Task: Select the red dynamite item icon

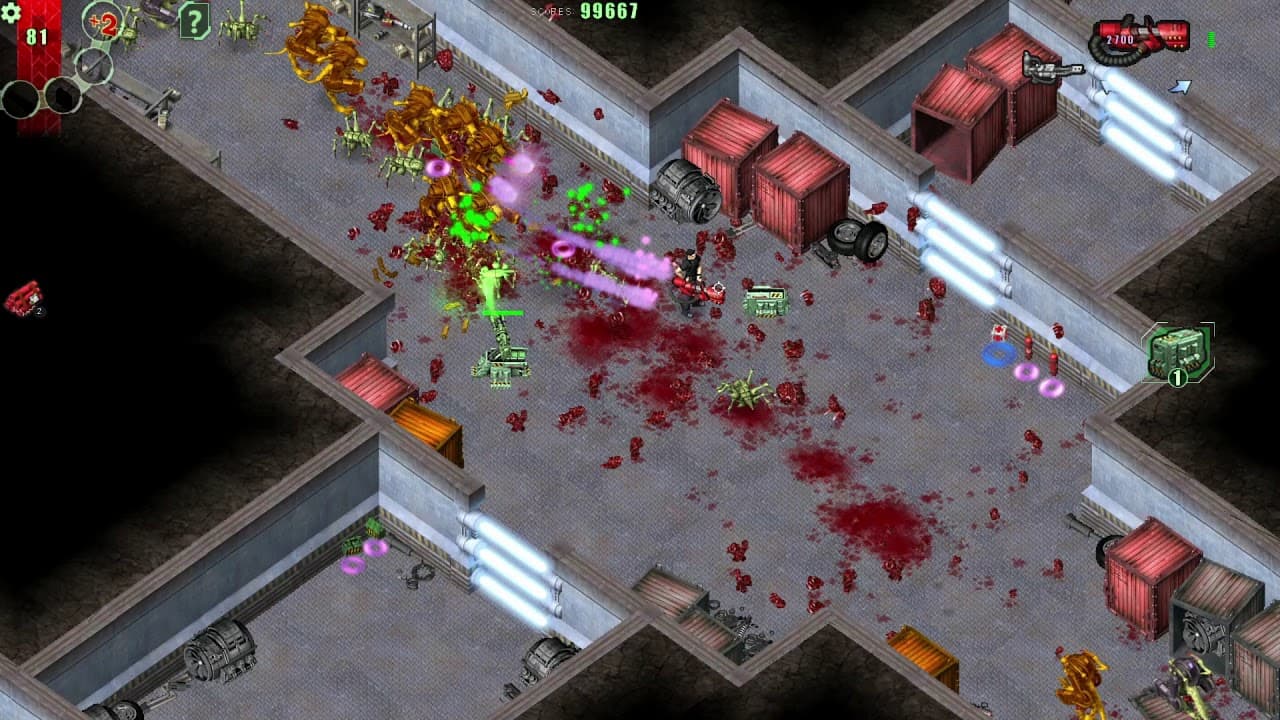Action: pyautogui.click(x=23, y=298)
